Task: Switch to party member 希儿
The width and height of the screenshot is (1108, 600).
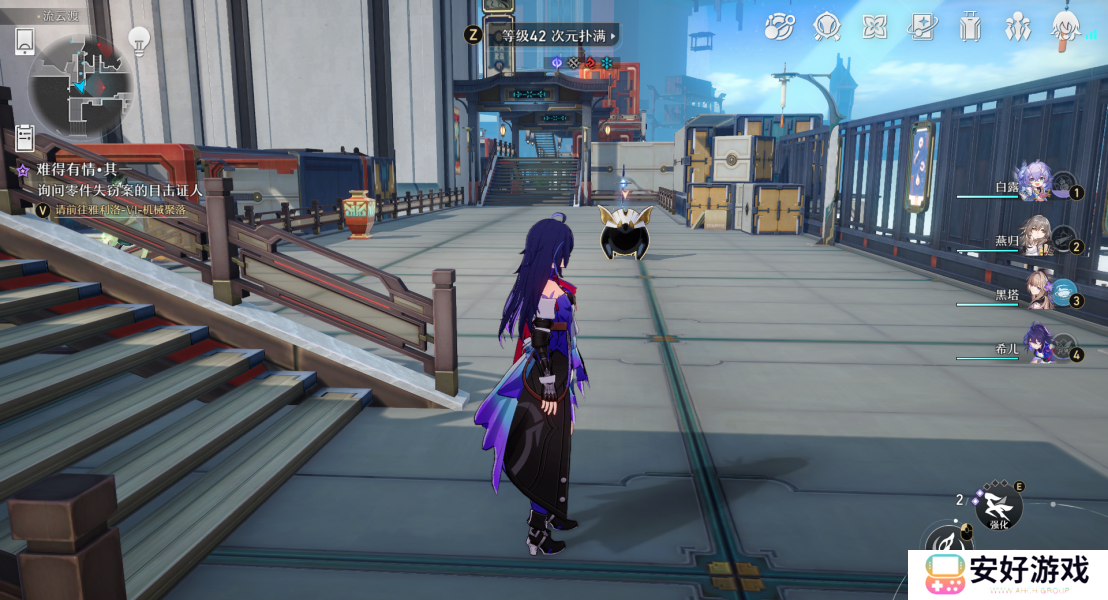Action: tap(1033, 346)
